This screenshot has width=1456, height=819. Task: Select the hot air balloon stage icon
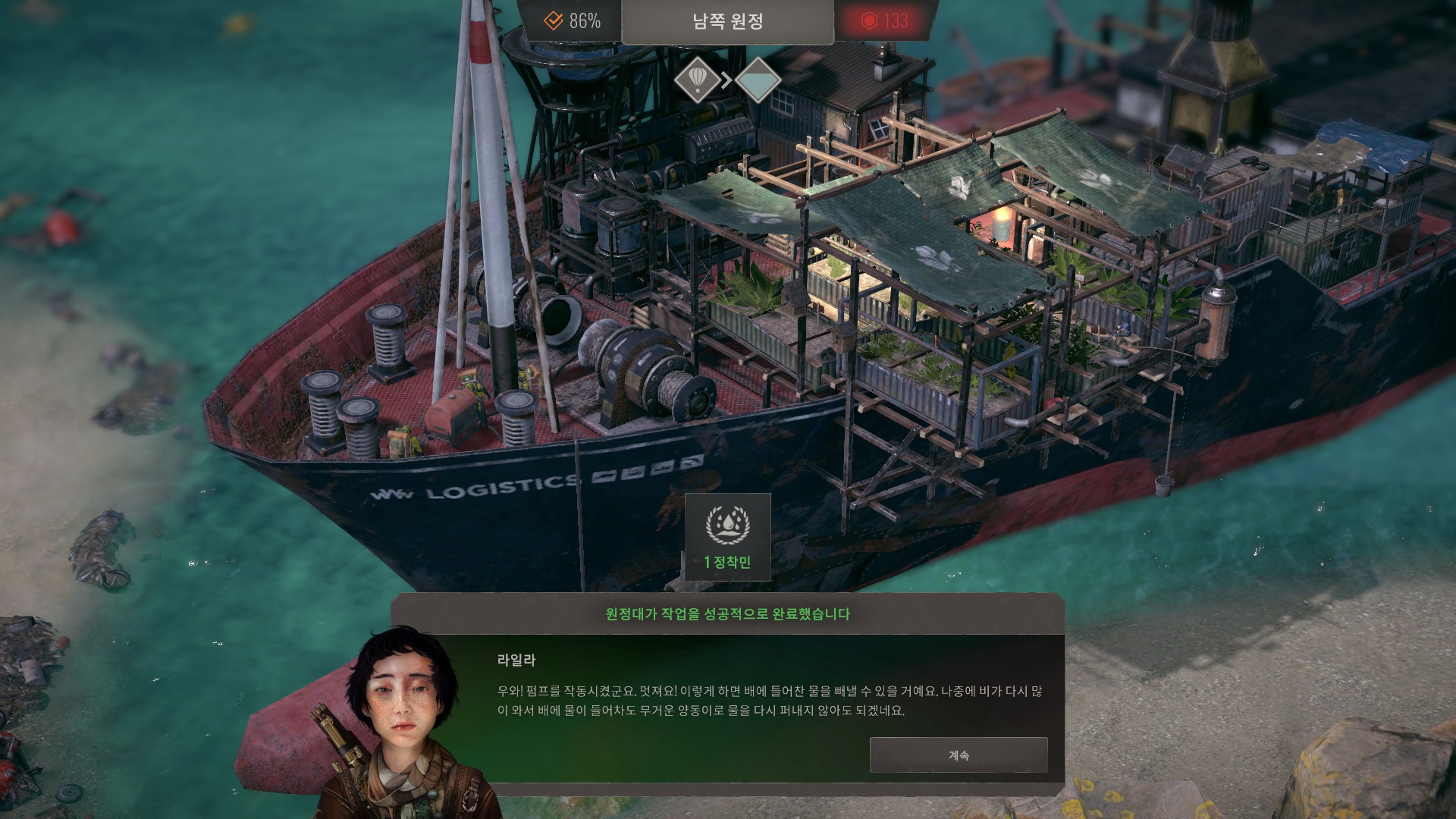[x=698, y=79]
